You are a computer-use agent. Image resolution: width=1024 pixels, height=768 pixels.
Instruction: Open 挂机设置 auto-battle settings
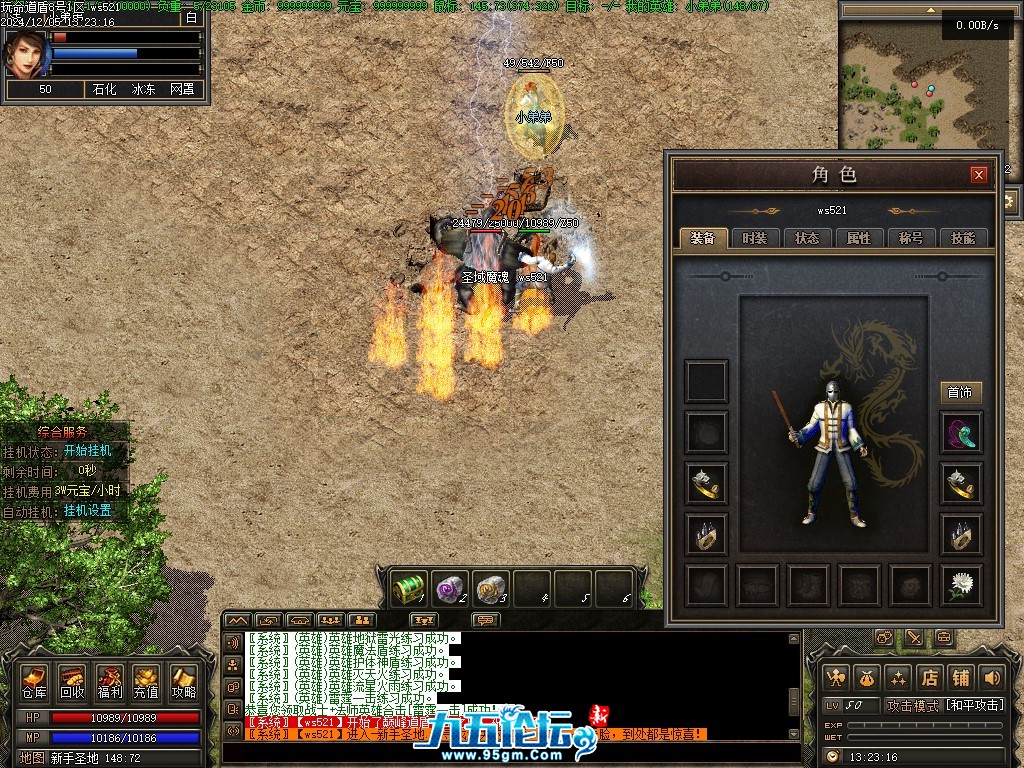click(x=88, y=510)
